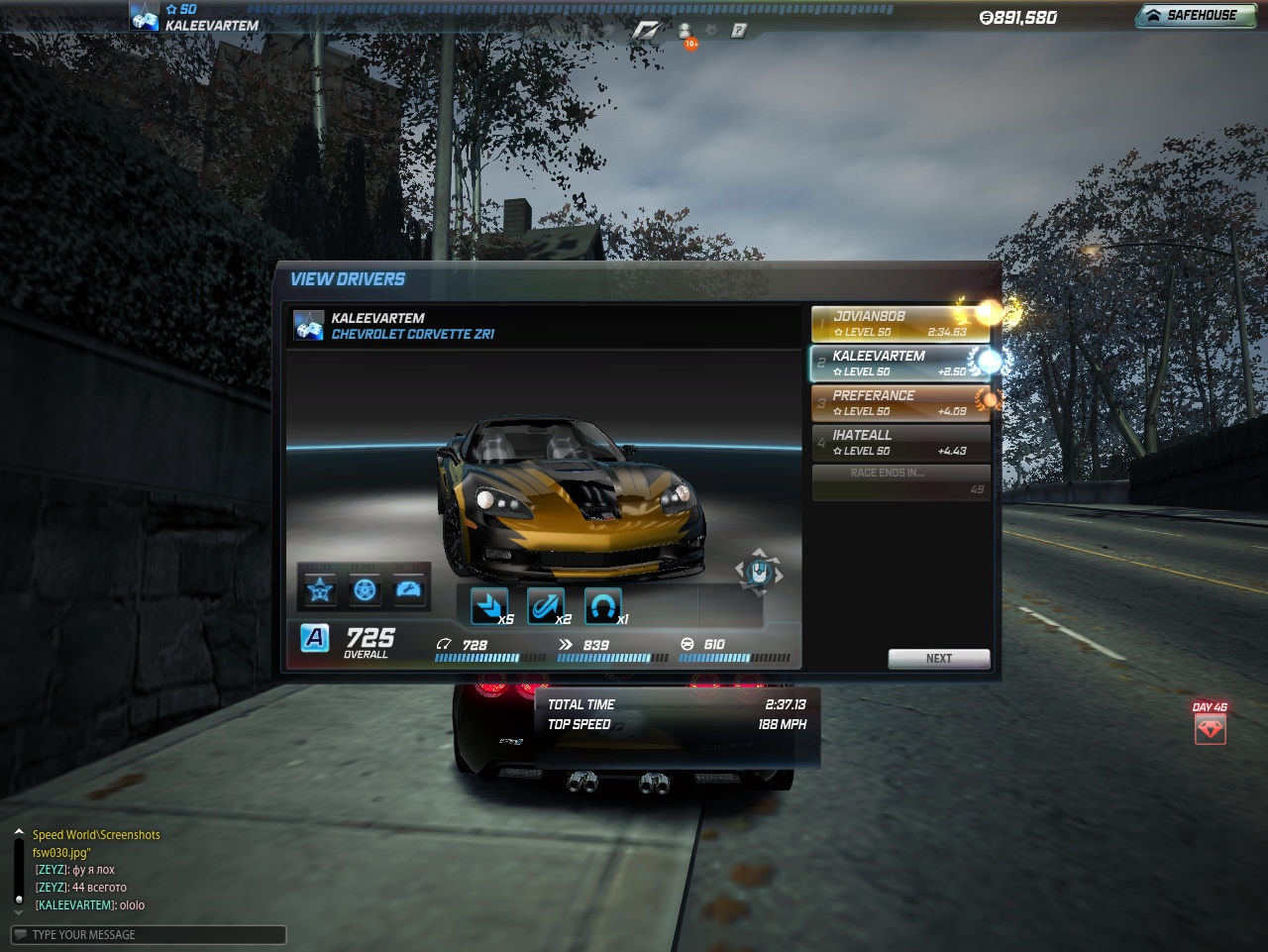Show IHATEALL's driver details

click(899, 443)
